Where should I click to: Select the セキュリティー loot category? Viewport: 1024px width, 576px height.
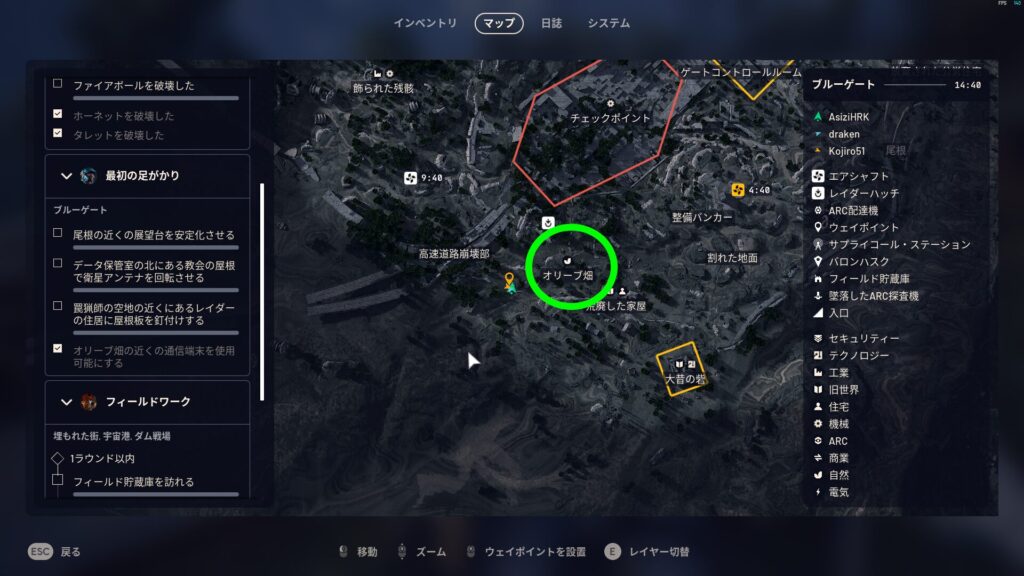point(864,339)
